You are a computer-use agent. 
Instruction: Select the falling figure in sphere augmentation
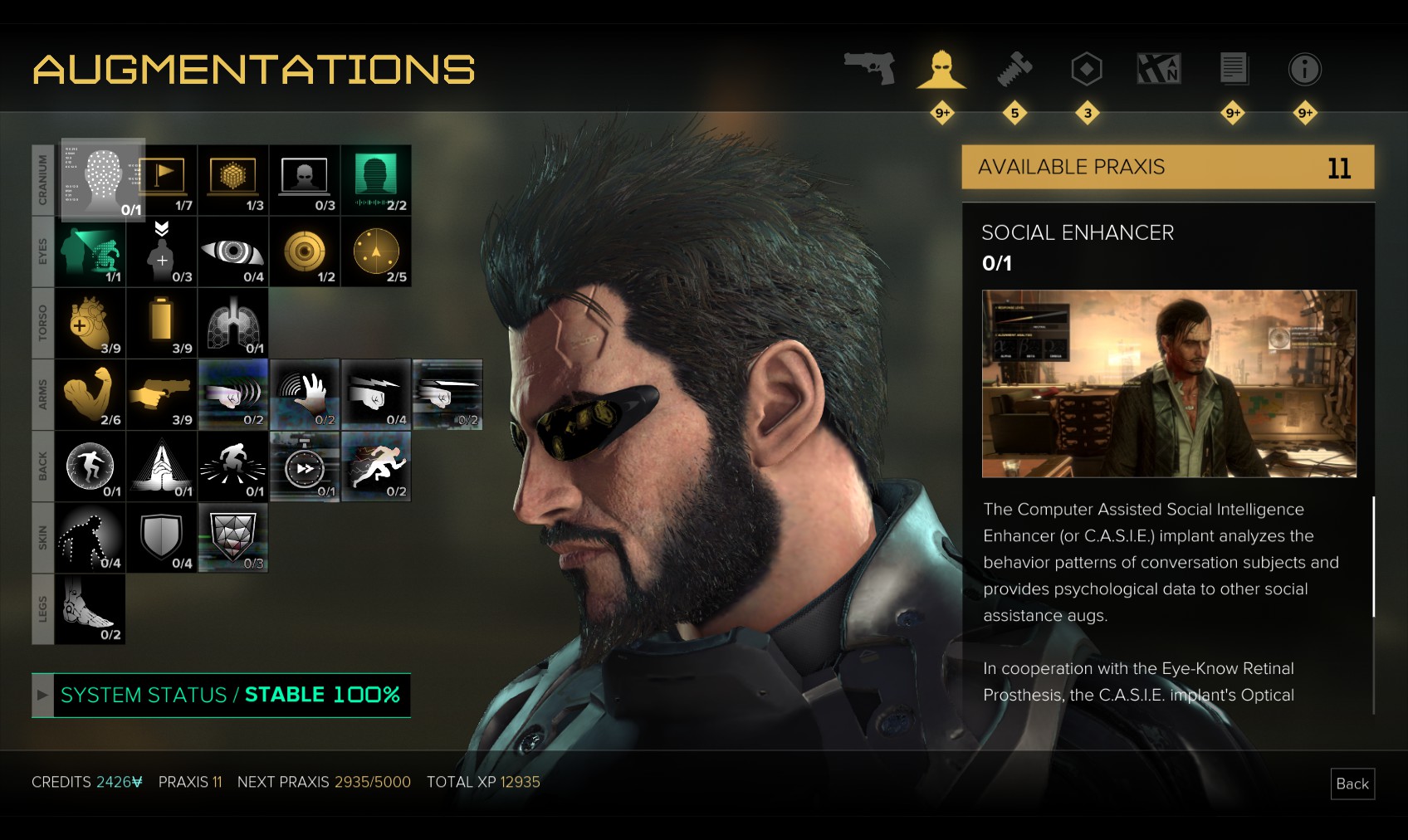tap(90, 466)
